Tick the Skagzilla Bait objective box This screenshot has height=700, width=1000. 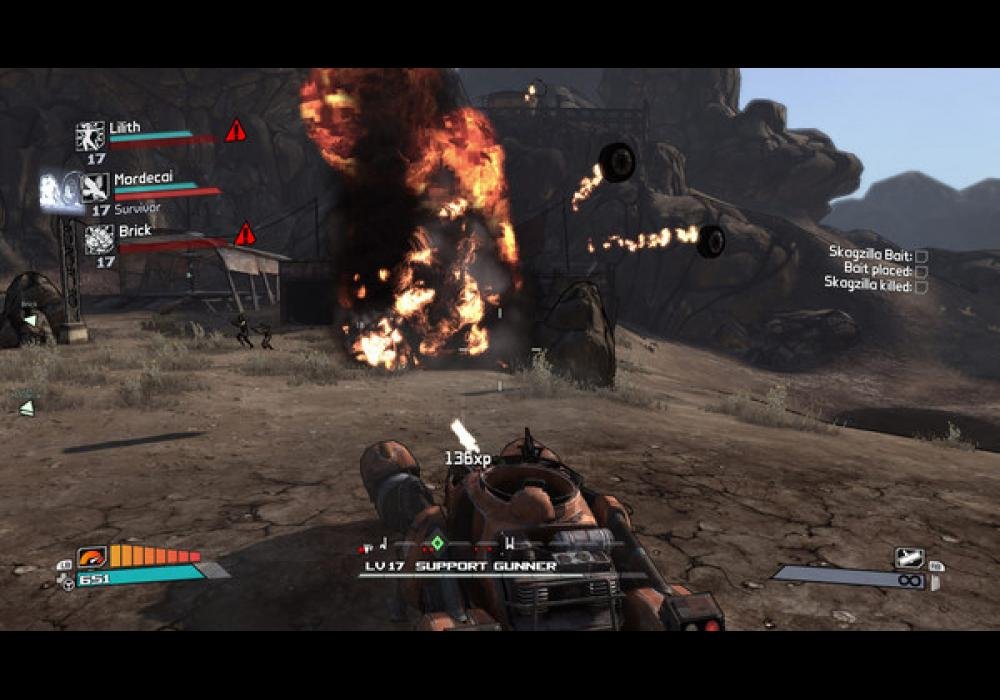click(921, 256)
